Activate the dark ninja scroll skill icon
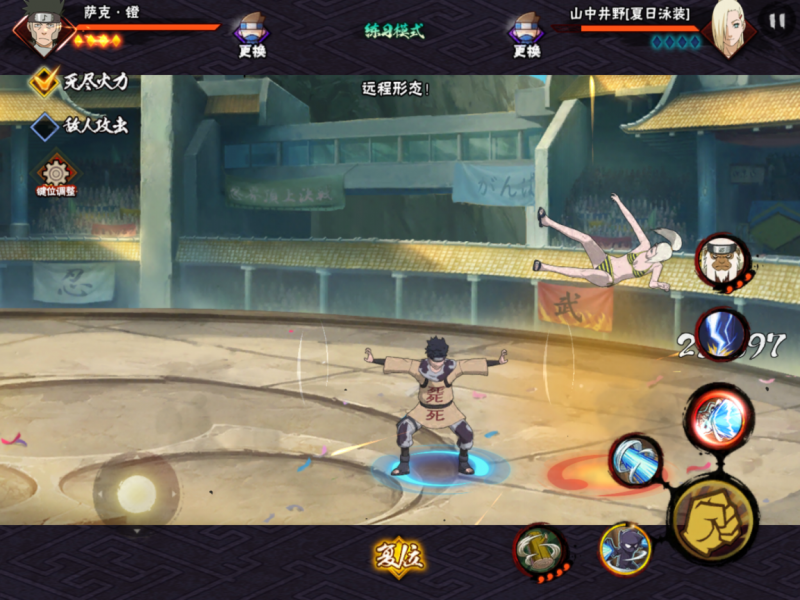This screenshot has height=600, width=800. (625, 549)
